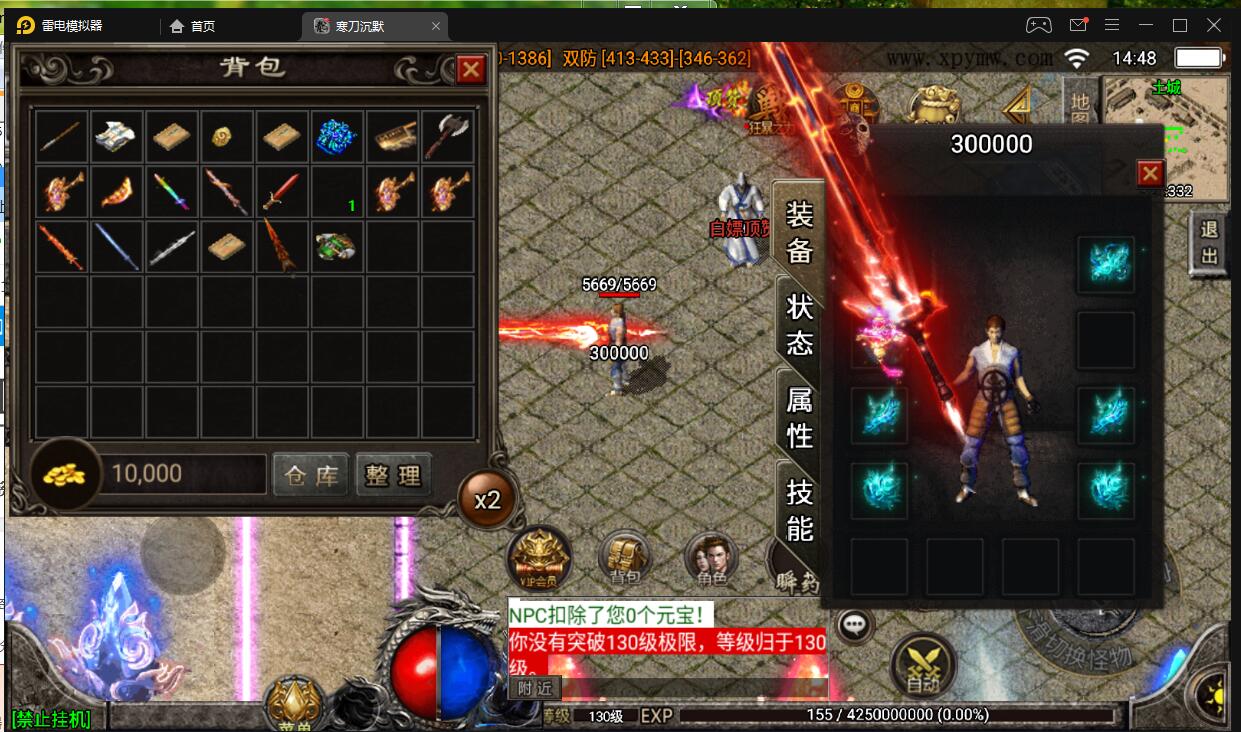Viewport: 1241px width, 732px height.
Task: Sort items with the 整理 button
Action: 394,475
